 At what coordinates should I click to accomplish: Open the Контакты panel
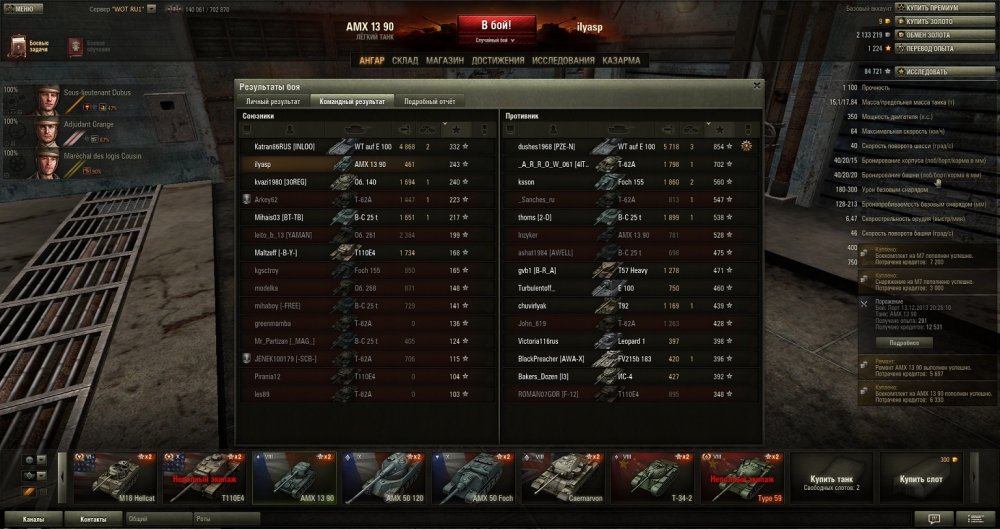click(93, 520)
